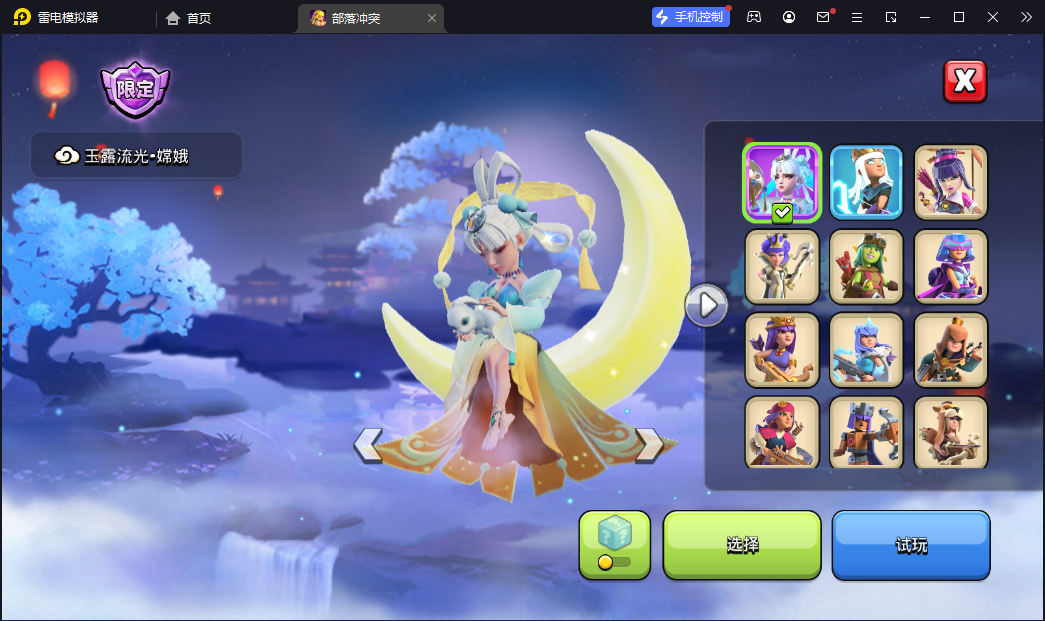Image resolution: width=1045 pixels, height=621 pixels.
Task: Close the skin preview with the red X
Action: tap(965, 81)
